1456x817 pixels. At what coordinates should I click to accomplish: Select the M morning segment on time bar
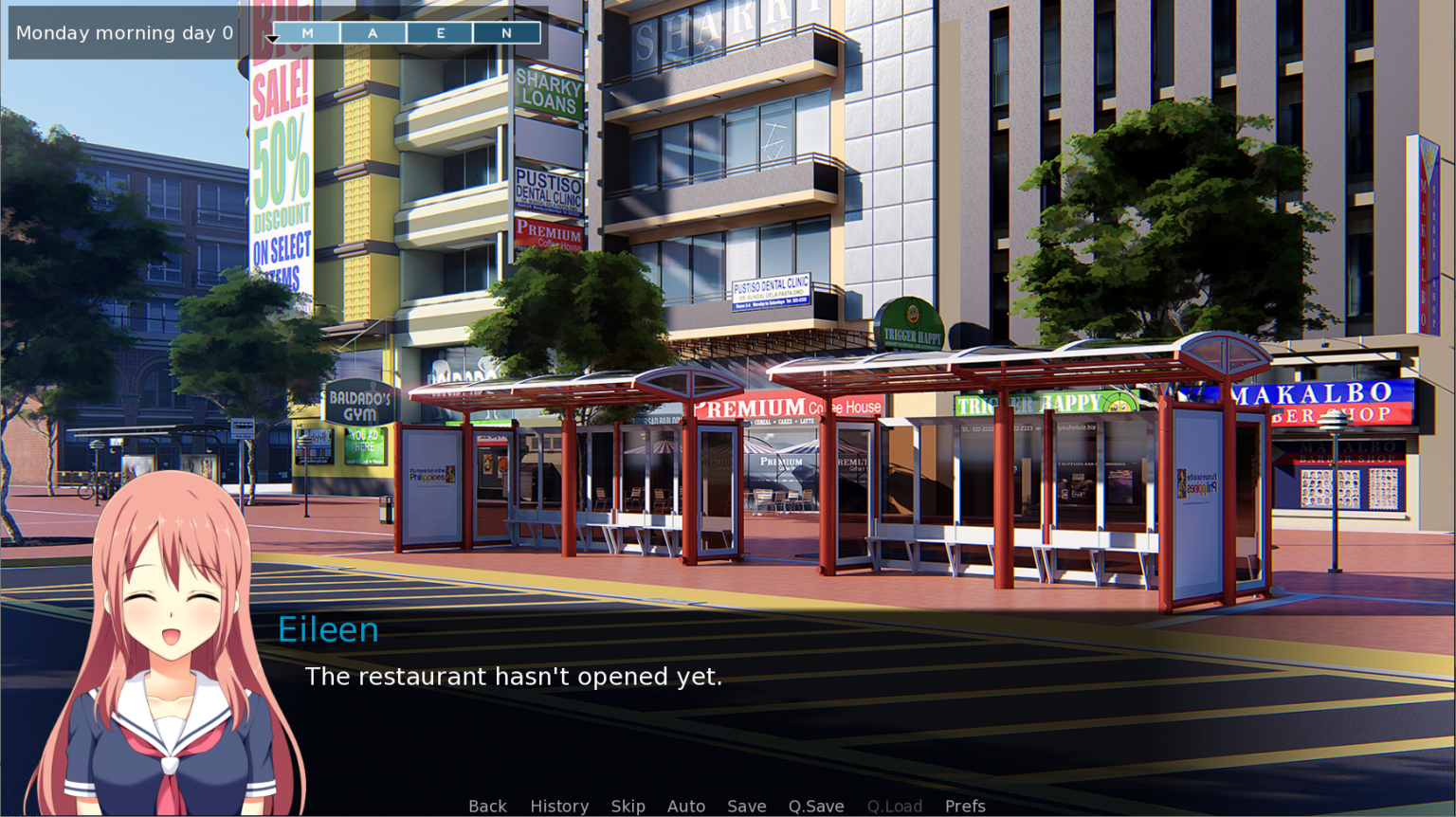(305, 32)
